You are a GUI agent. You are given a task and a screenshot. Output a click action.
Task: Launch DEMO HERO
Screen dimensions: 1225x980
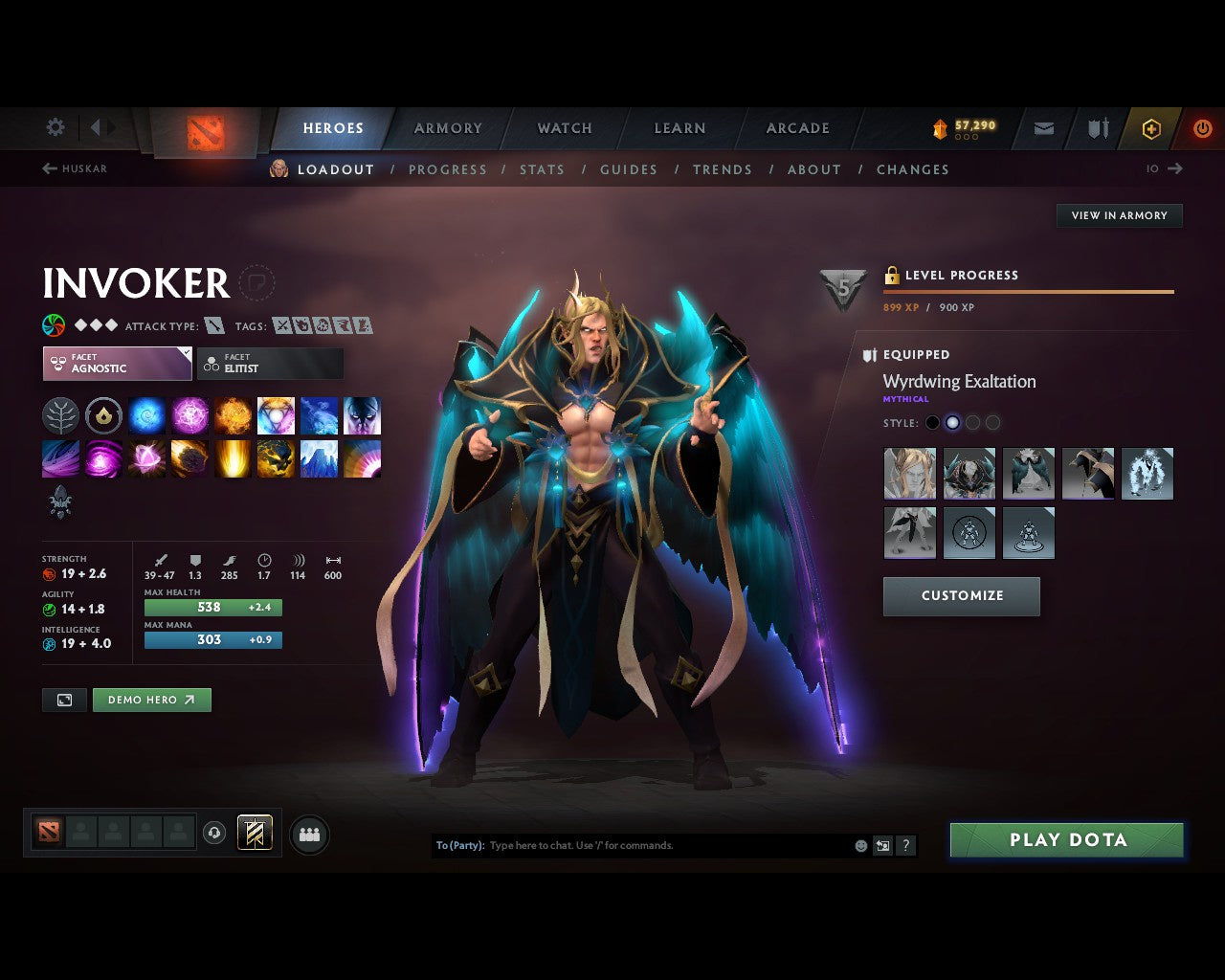coord(151,700)
